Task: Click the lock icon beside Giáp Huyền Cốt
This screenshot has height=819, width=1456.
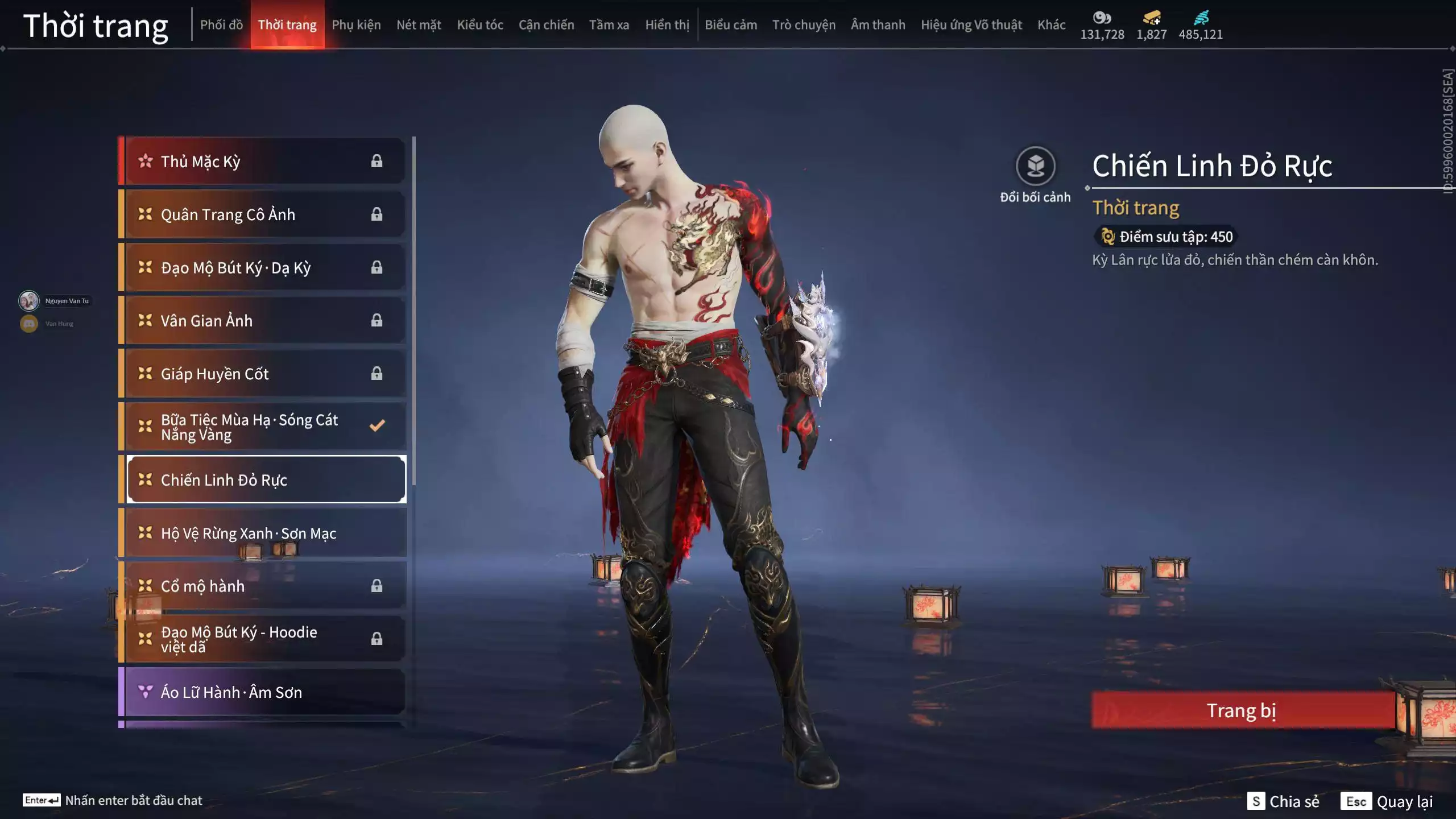Action: click(377, 374)
